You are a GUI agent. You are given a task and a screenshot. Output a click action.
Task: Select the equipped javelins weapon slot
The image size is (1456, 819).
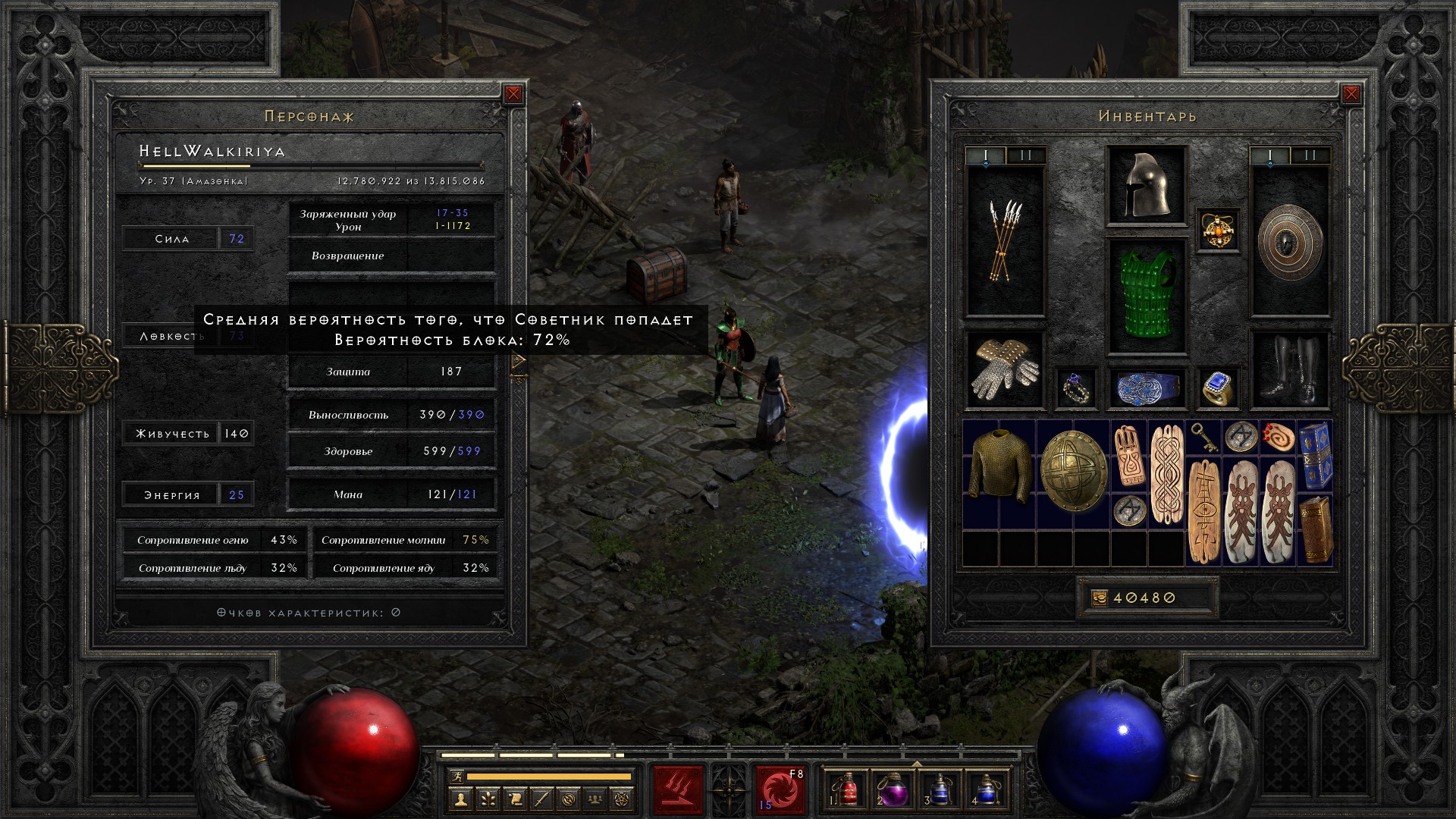[x=1005, y=240]
